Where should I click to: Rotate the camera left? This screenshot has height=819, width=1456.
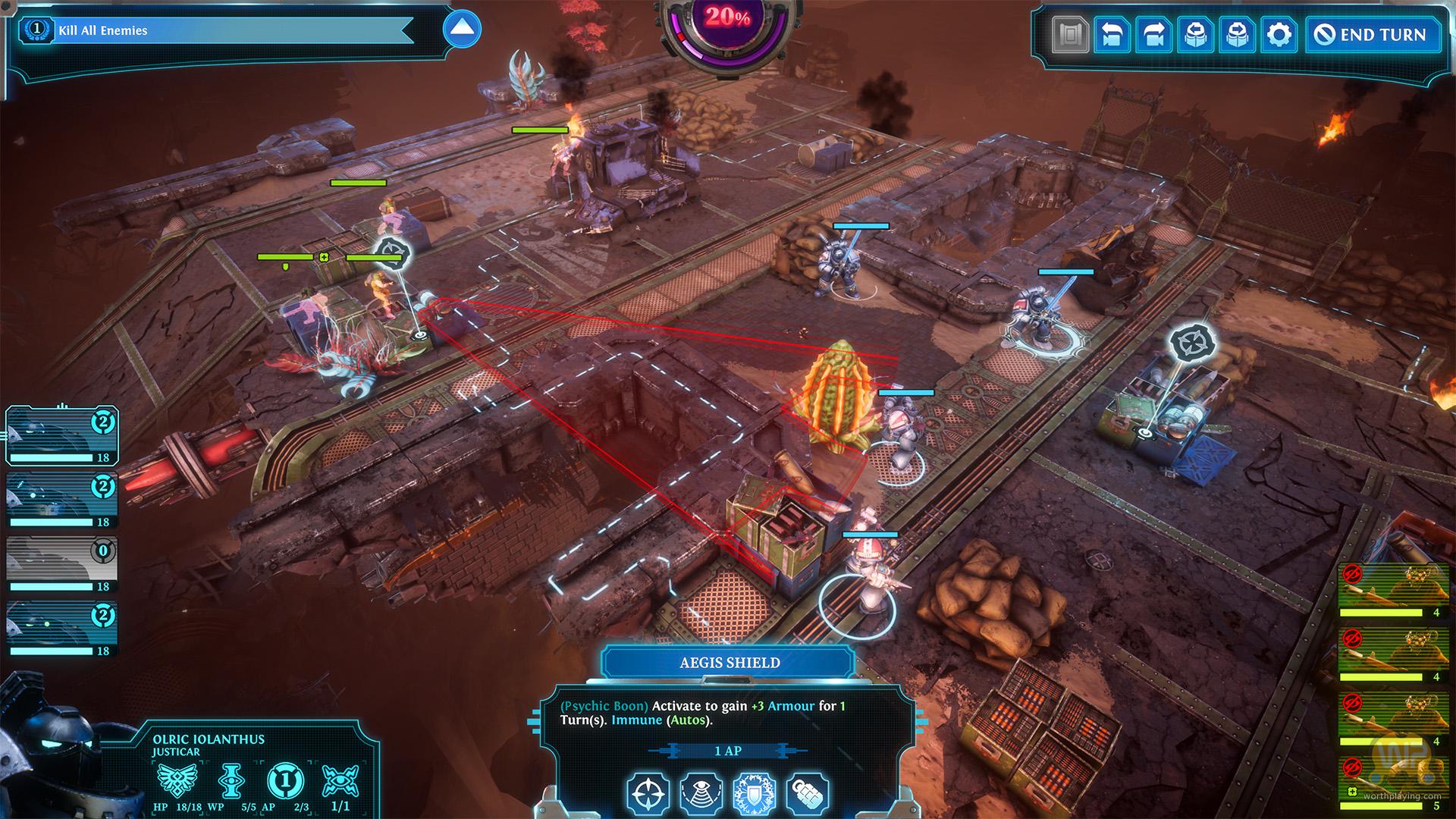(1112, 35)
